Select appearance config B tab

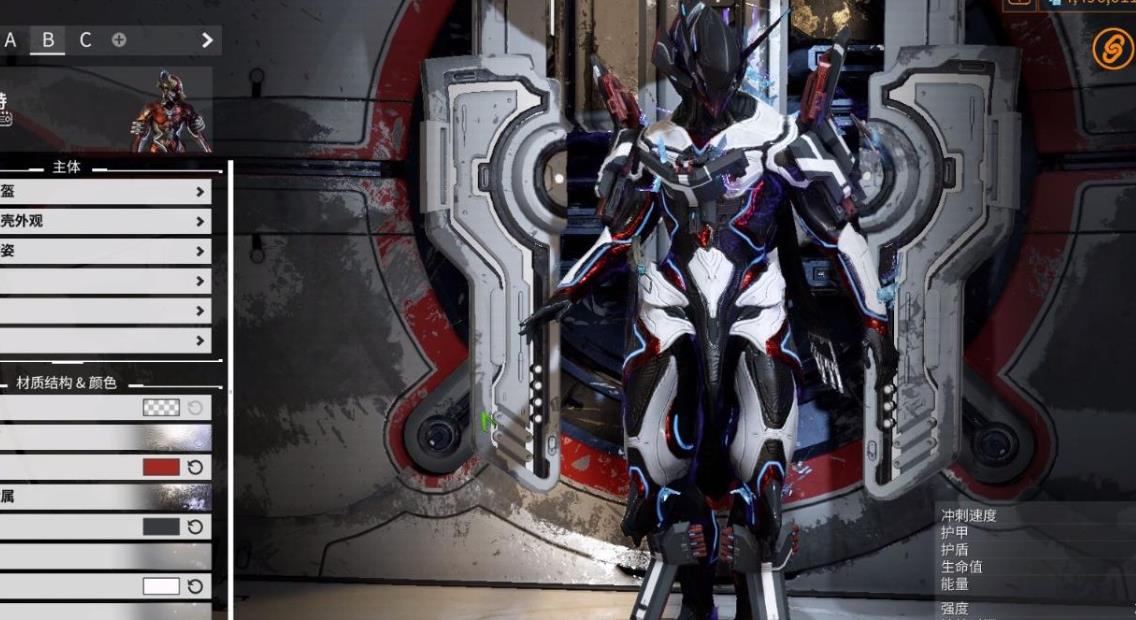pos(47,40)
